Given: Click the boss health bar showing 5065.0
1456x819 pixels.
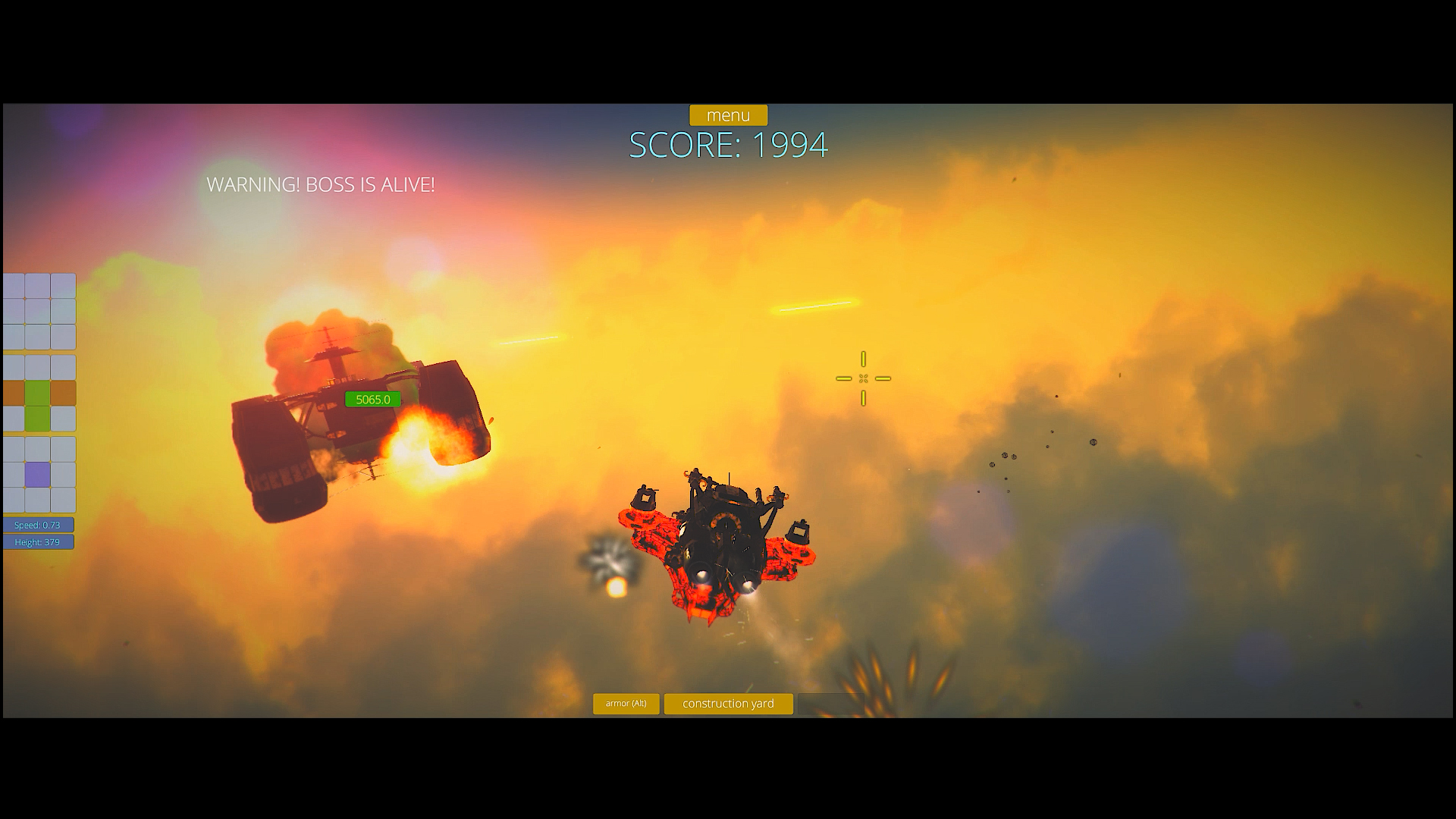Looking at the screenshot, I should point(372,399).
